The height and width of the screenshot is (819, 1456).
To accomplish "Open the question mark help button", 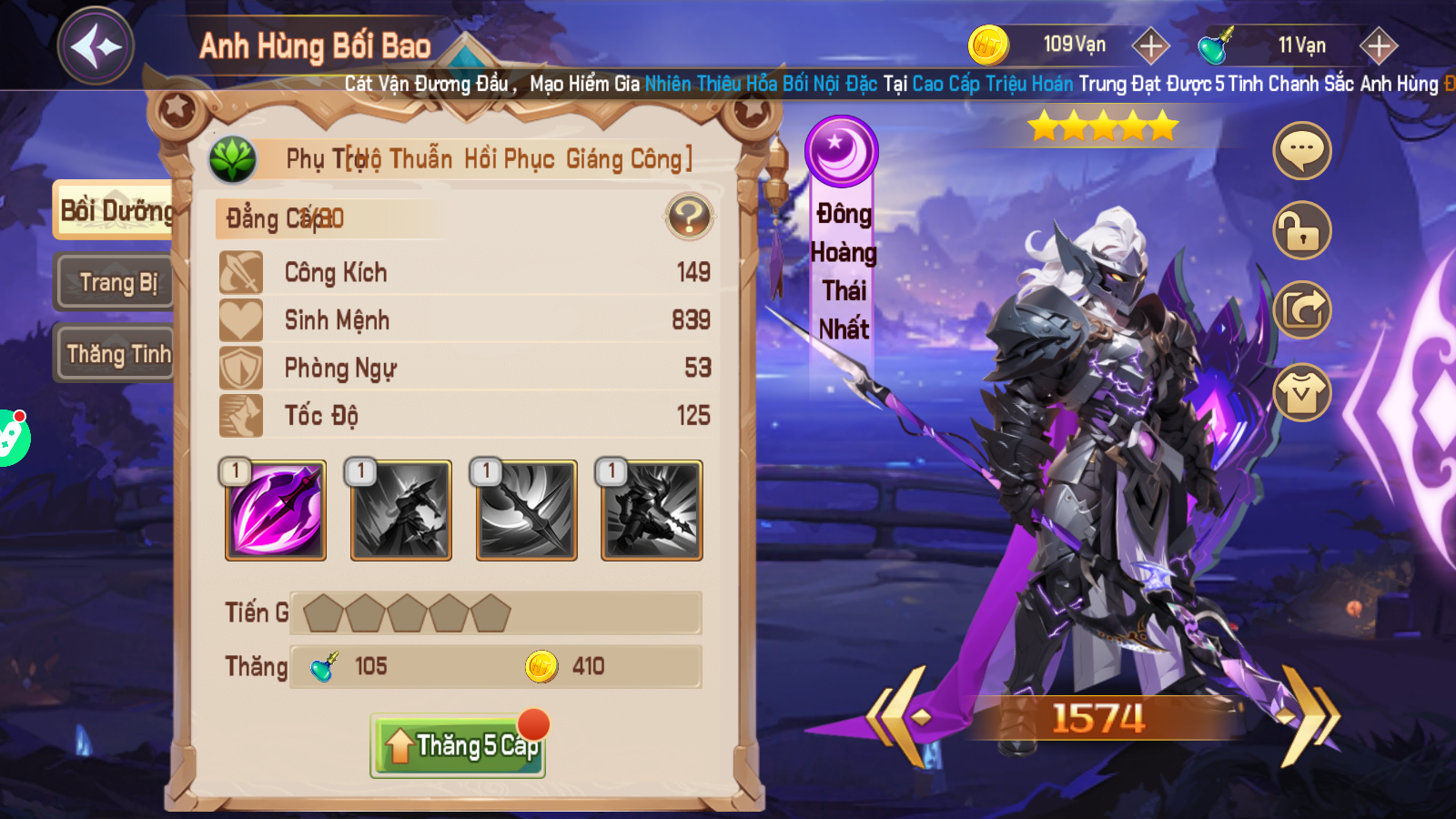I will click(x=689, y=217).
